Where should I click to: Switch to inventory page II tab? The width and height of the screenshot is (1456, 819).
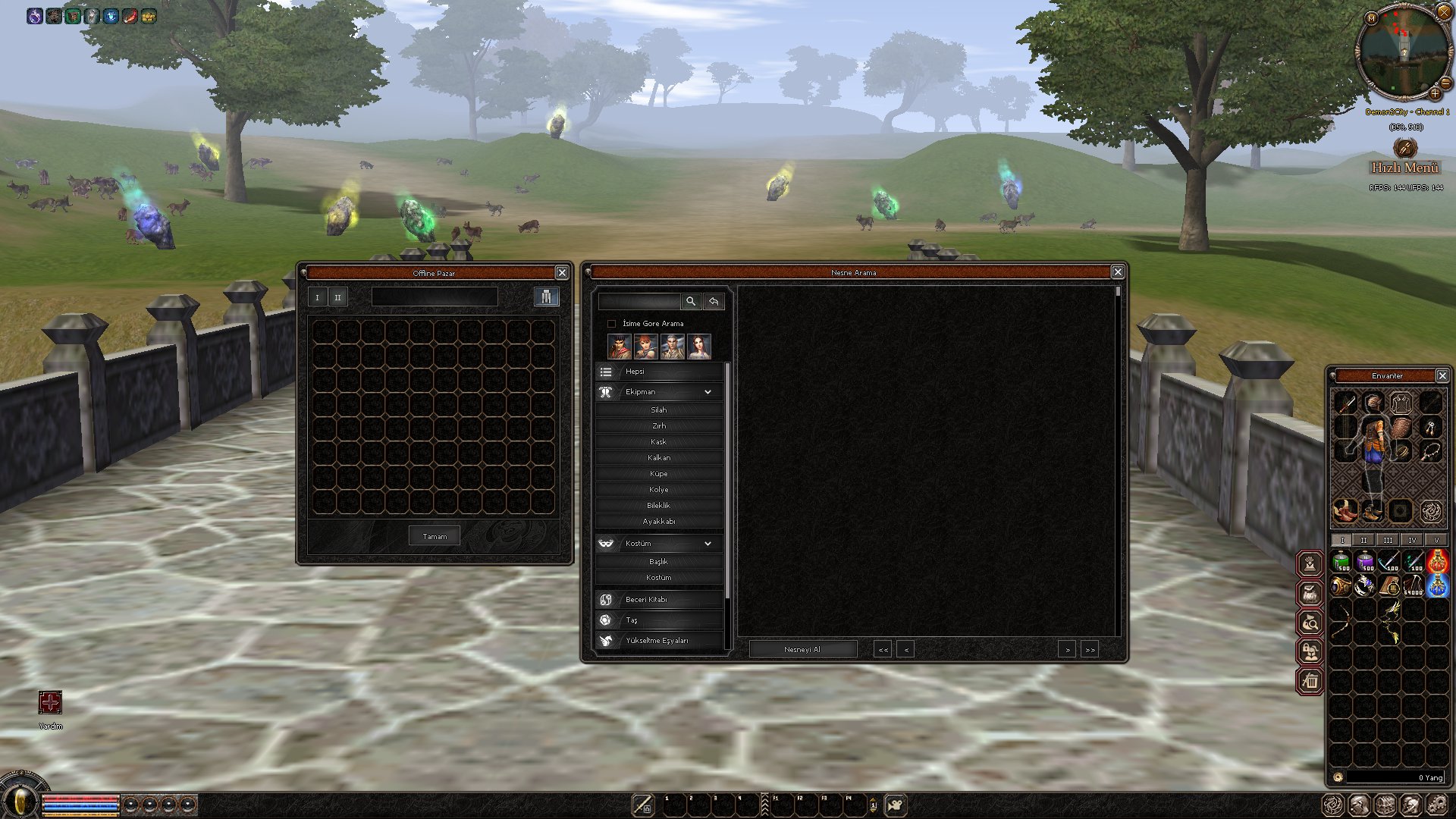[x=1363, y=540]
